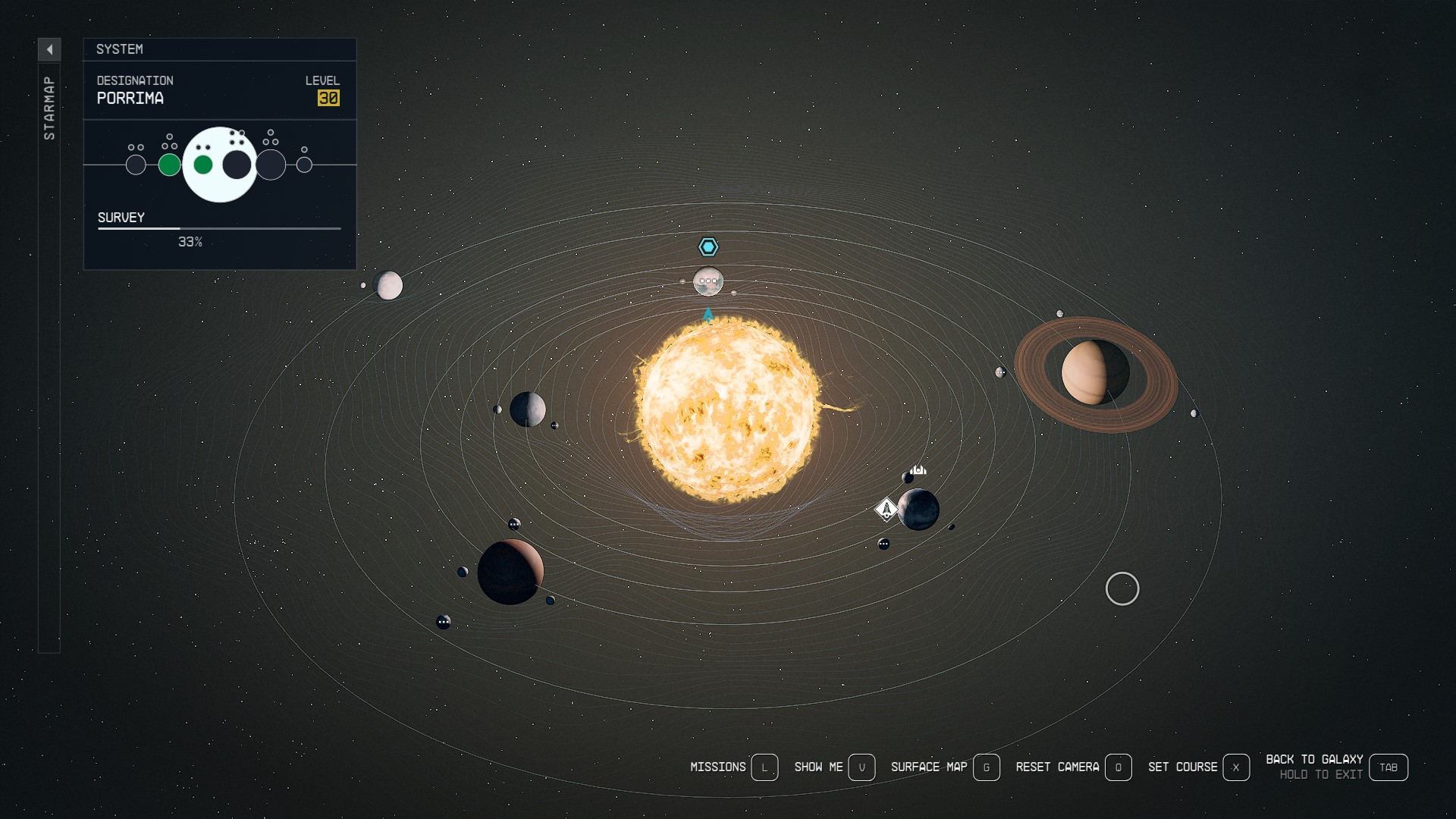Select the first green planet in the system diagram
This screenshot has width=1456, height=819.
click(169, 164)
